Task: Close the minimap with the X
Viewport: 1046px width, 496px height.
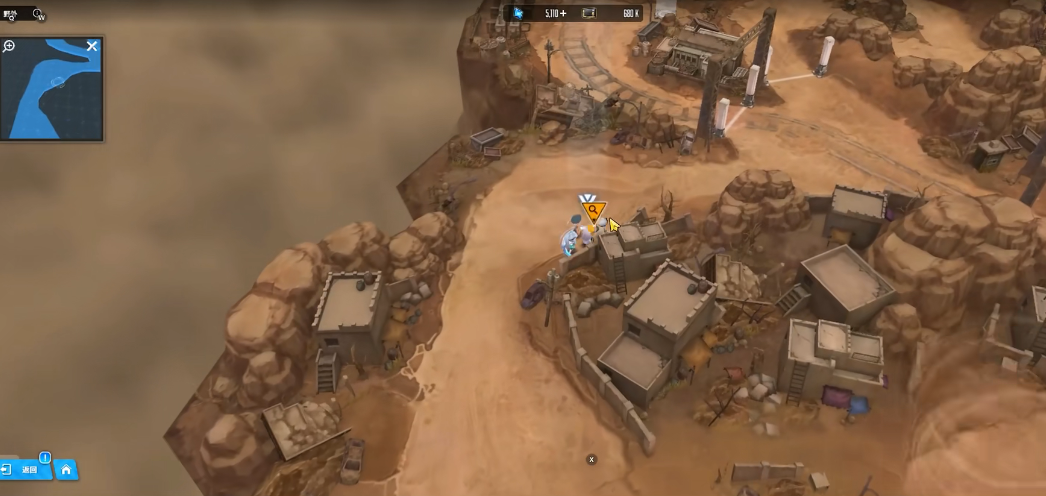Action: (x=92, y=46)
